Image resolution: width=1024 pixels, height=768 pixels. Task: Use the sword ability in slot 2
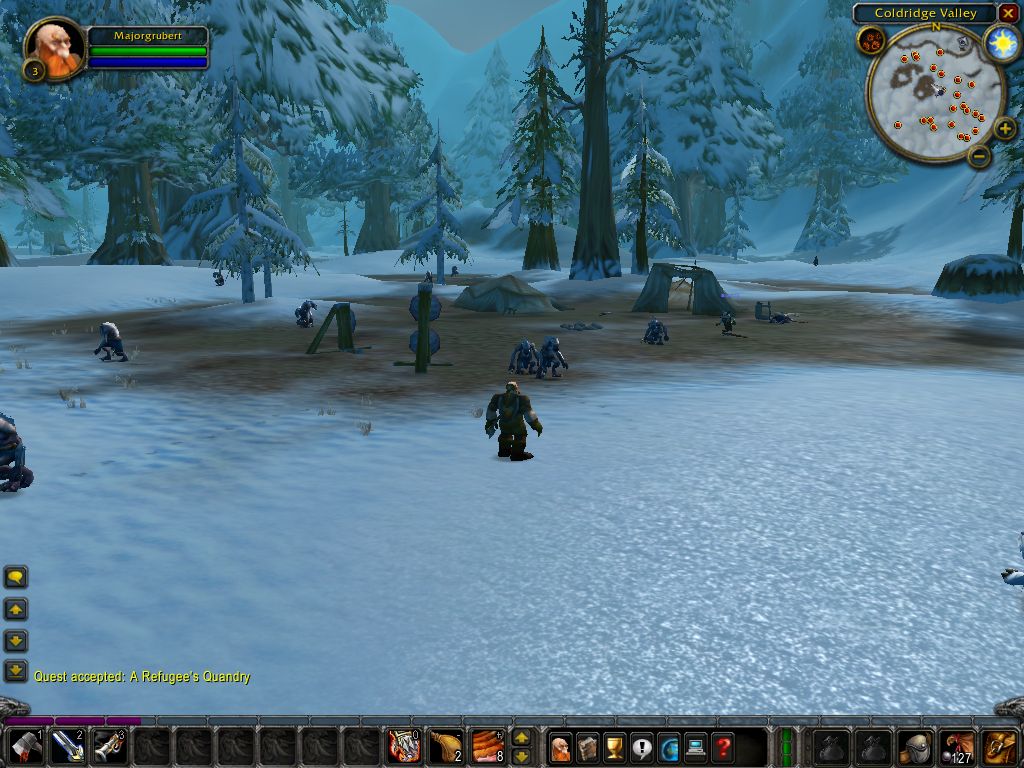[x=68, y=747]
